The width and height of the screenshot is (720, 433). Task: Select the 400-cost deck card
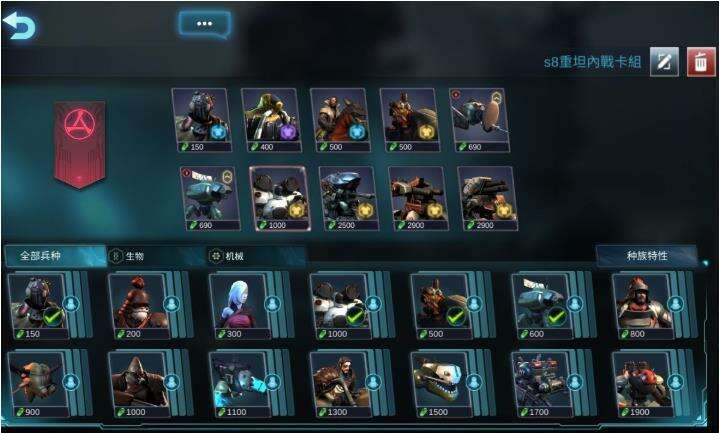269,120
